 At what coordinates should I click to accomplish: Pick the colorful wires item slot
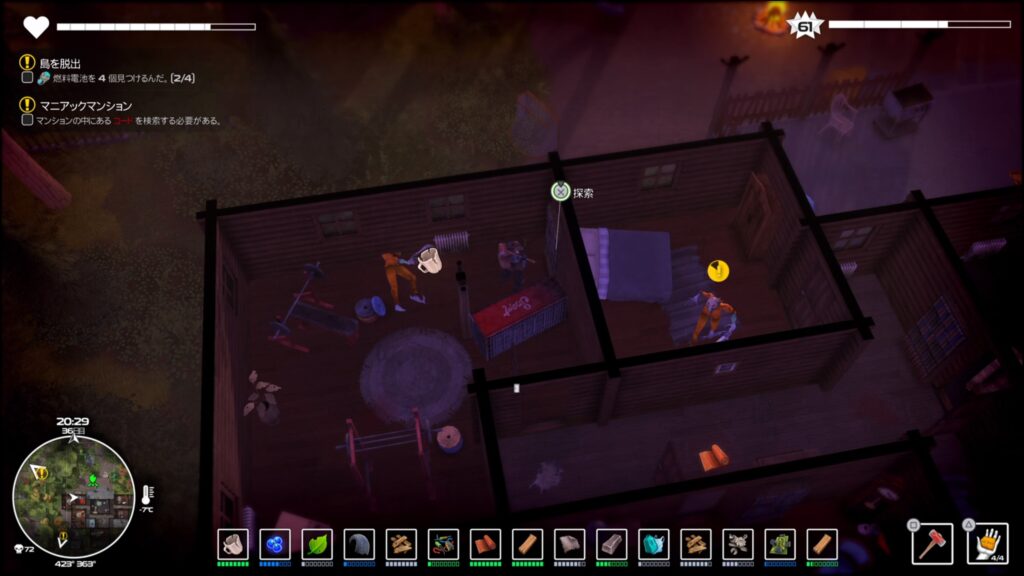point(443,544)
